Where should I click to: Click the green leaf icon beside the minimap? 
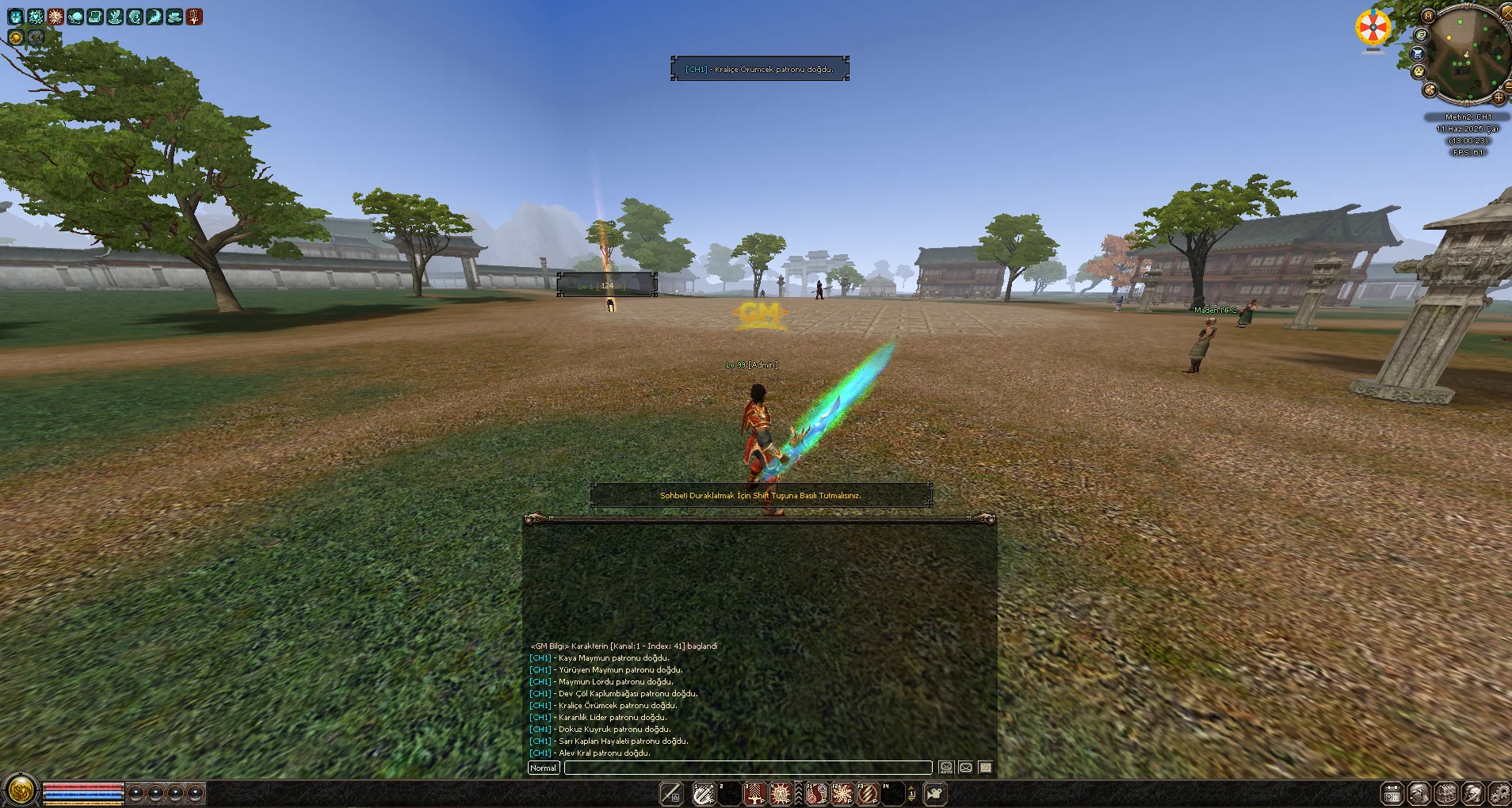[1422, 35]
